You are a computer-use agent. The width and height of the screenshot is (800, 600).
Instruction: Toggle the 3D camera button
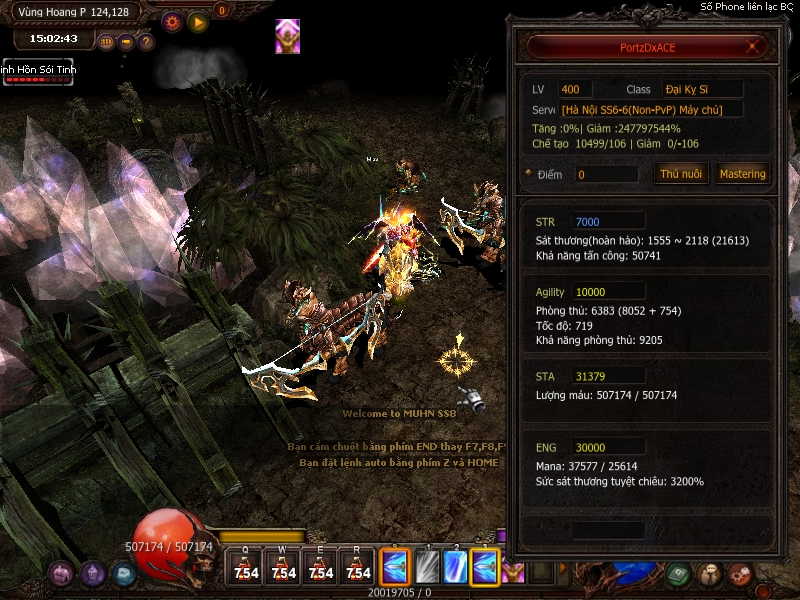tap(107, 42)
